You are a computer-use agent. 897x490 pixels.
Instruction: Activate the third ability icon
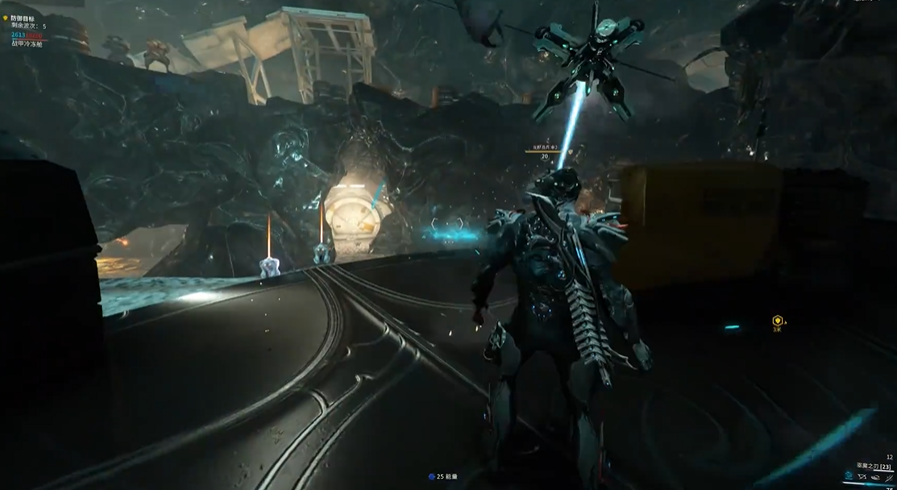pos(876,478)
